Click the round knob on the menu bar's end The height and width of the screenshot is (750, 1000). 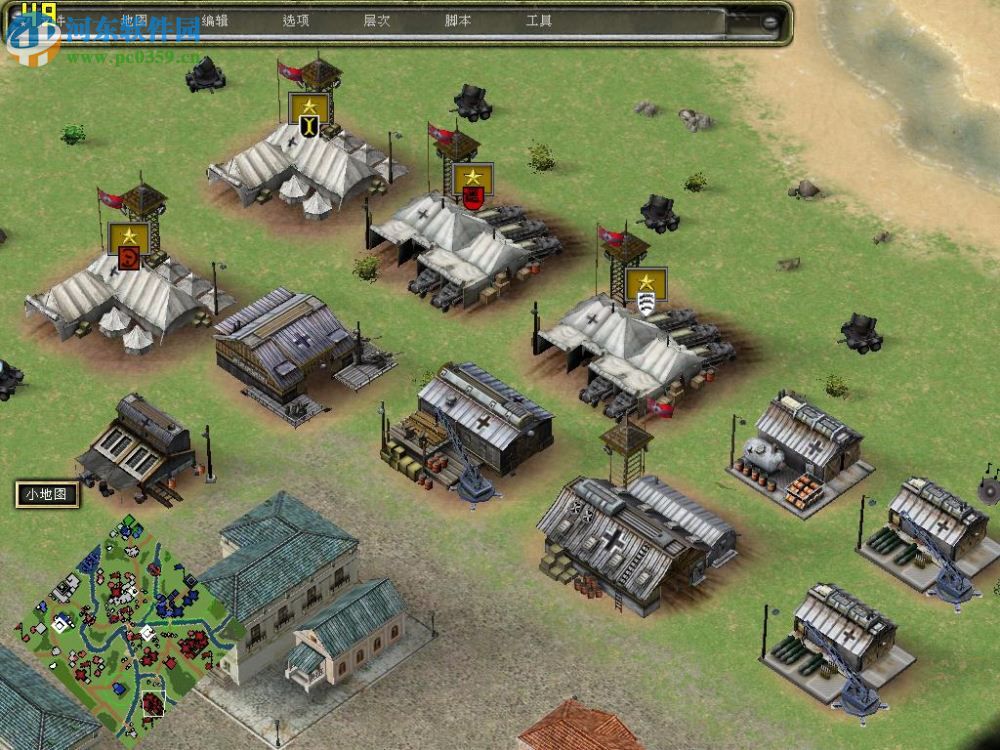coord(771,21)
